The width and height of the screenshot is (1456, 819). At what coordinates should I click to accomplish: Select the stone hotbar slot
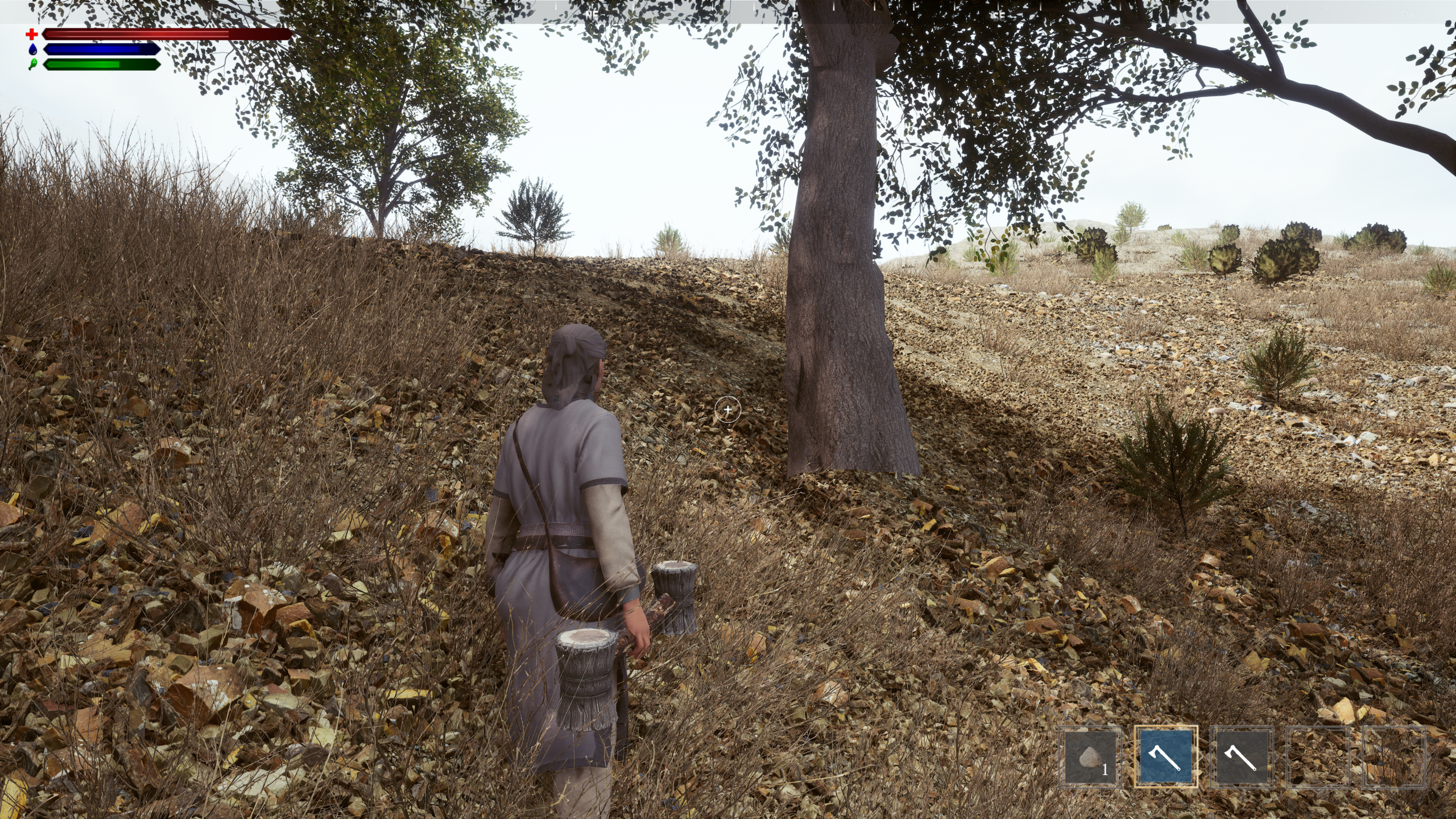pyautogui.click(x=1090, y=757)
